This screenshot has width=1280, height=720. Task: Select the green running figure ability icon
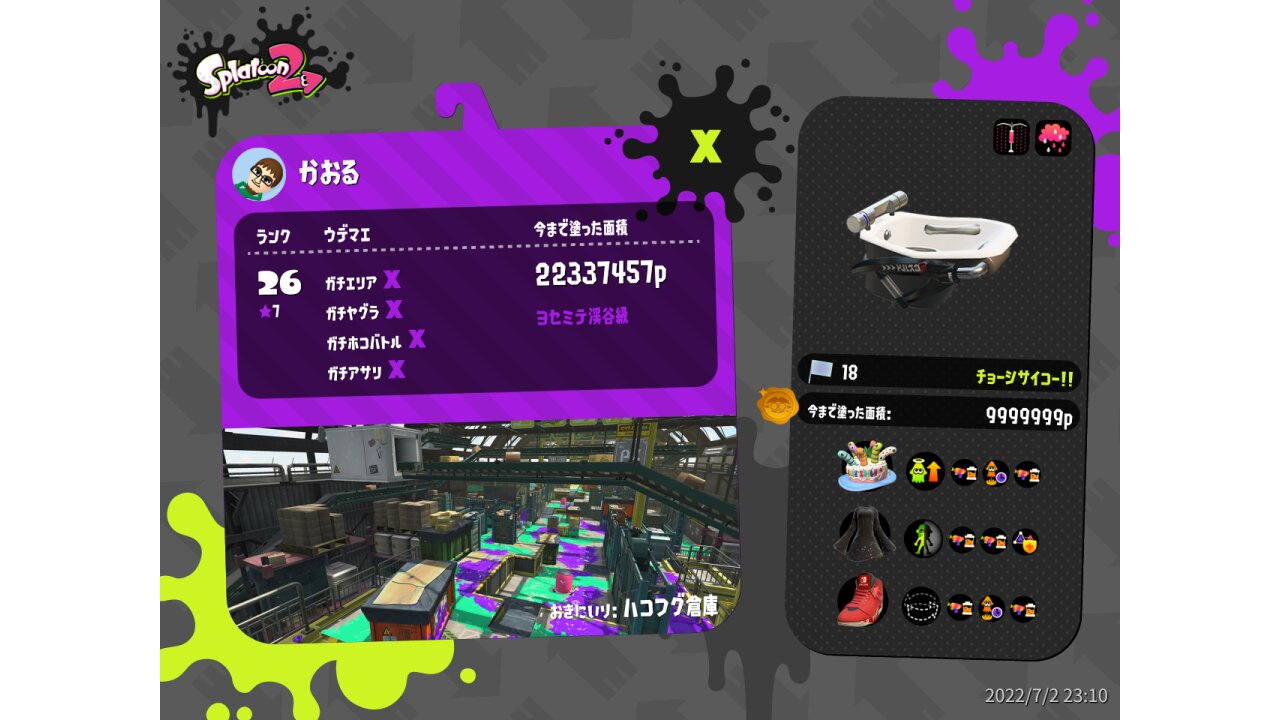point(923,539)
